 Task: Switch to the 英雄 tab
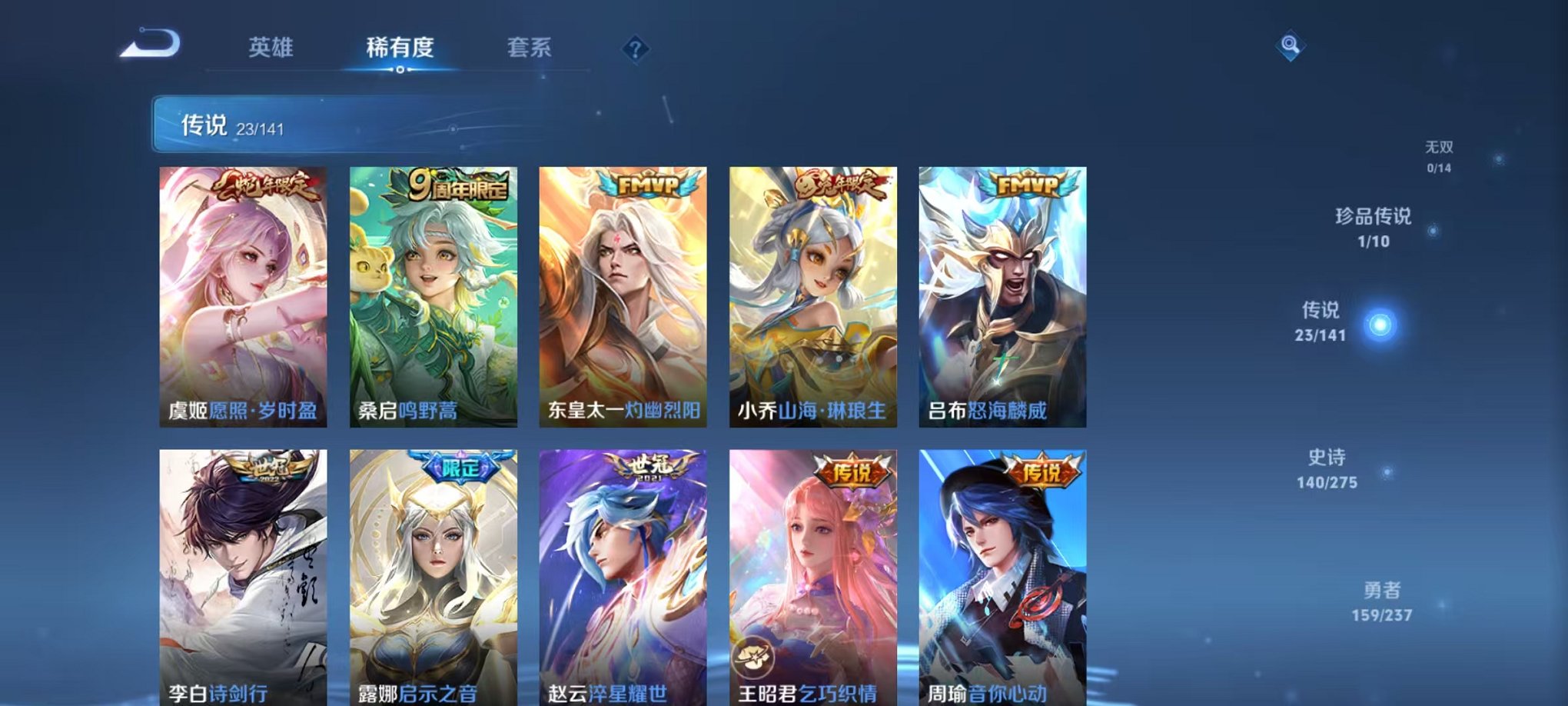click(271, 48)
